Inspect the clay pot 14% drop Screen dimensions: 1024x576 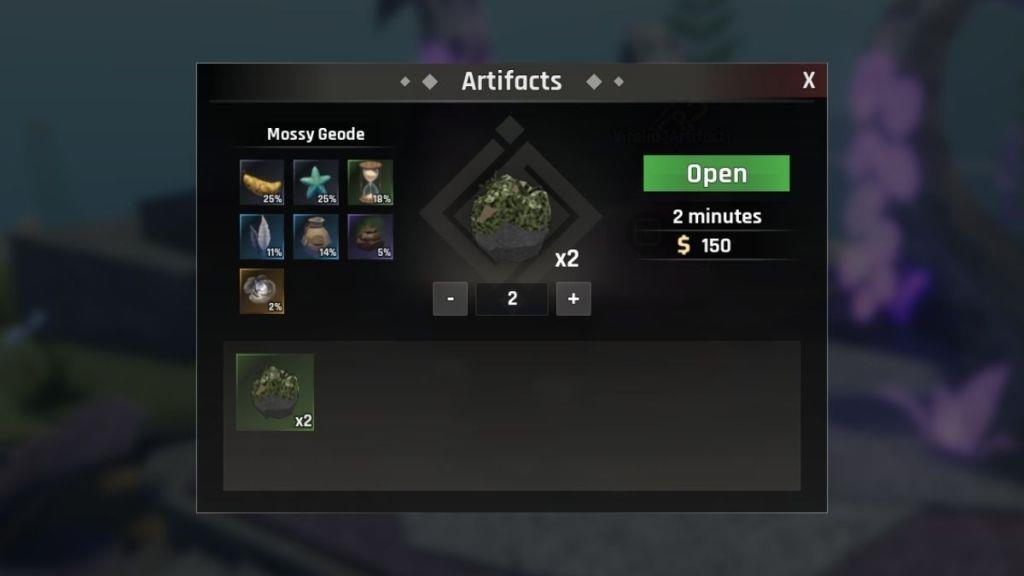316,237
